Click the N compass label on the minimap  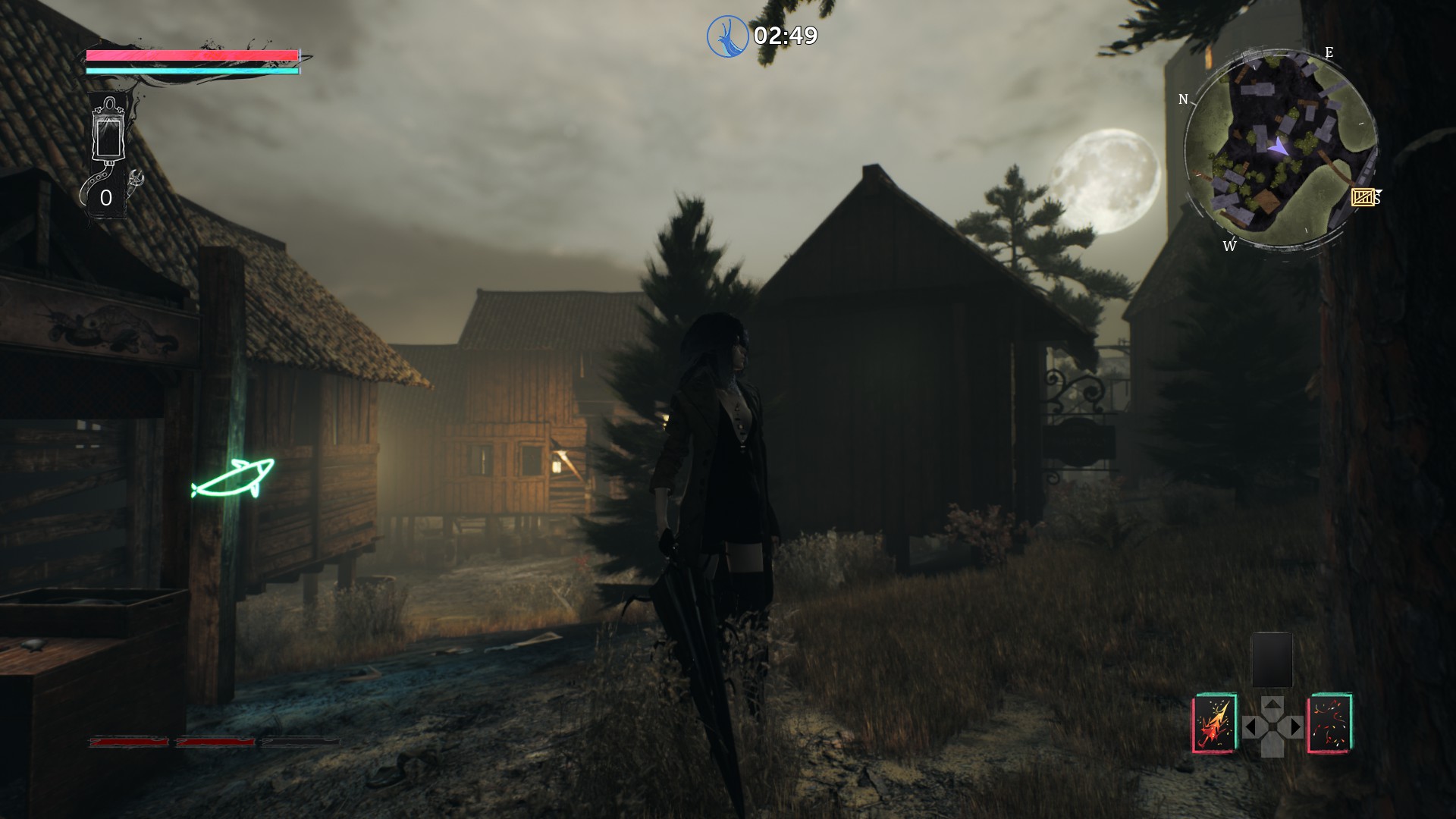[x=1183, y=99]
